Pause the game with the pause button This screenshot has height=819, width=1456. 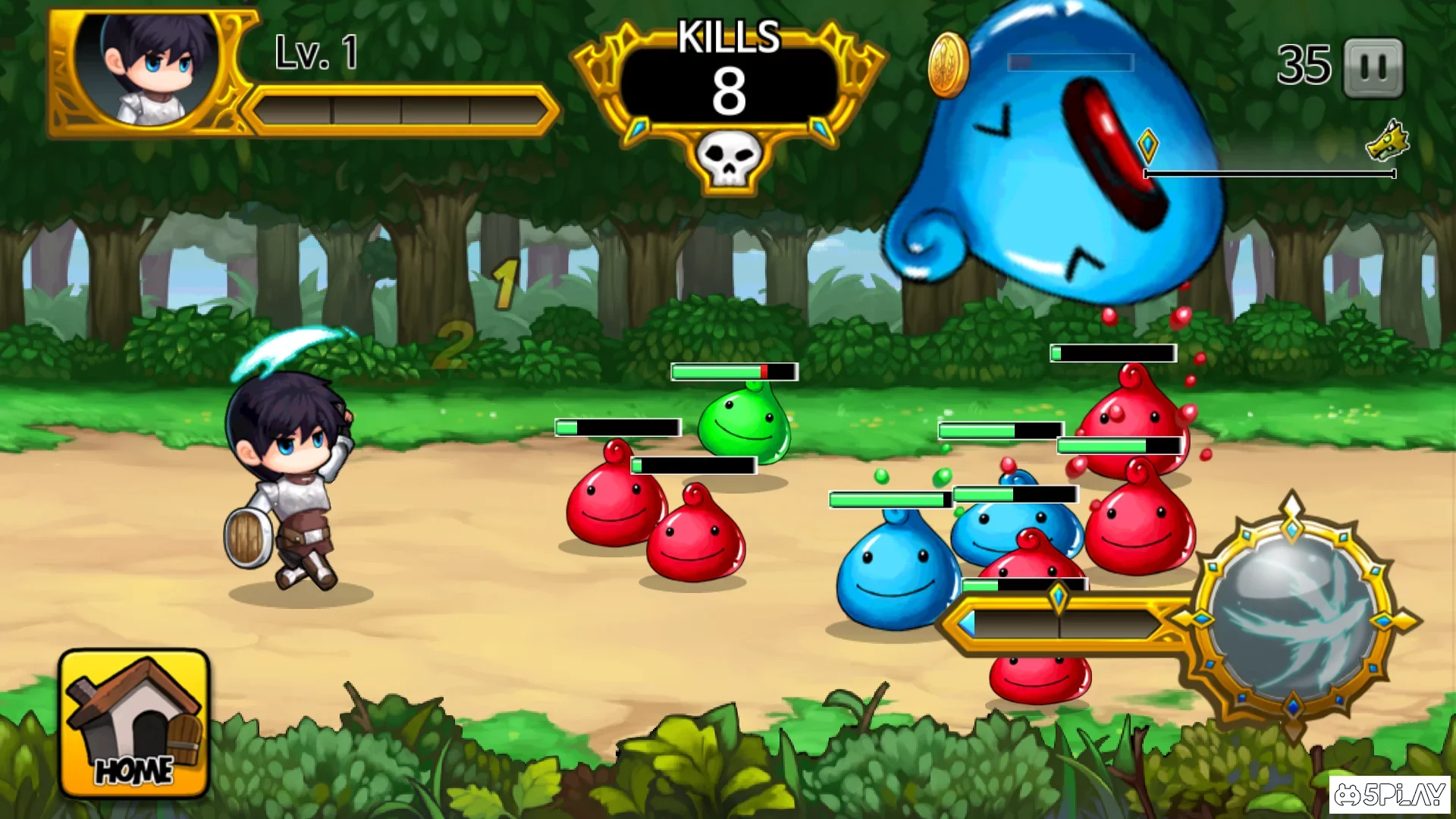tap(1373, 68)
